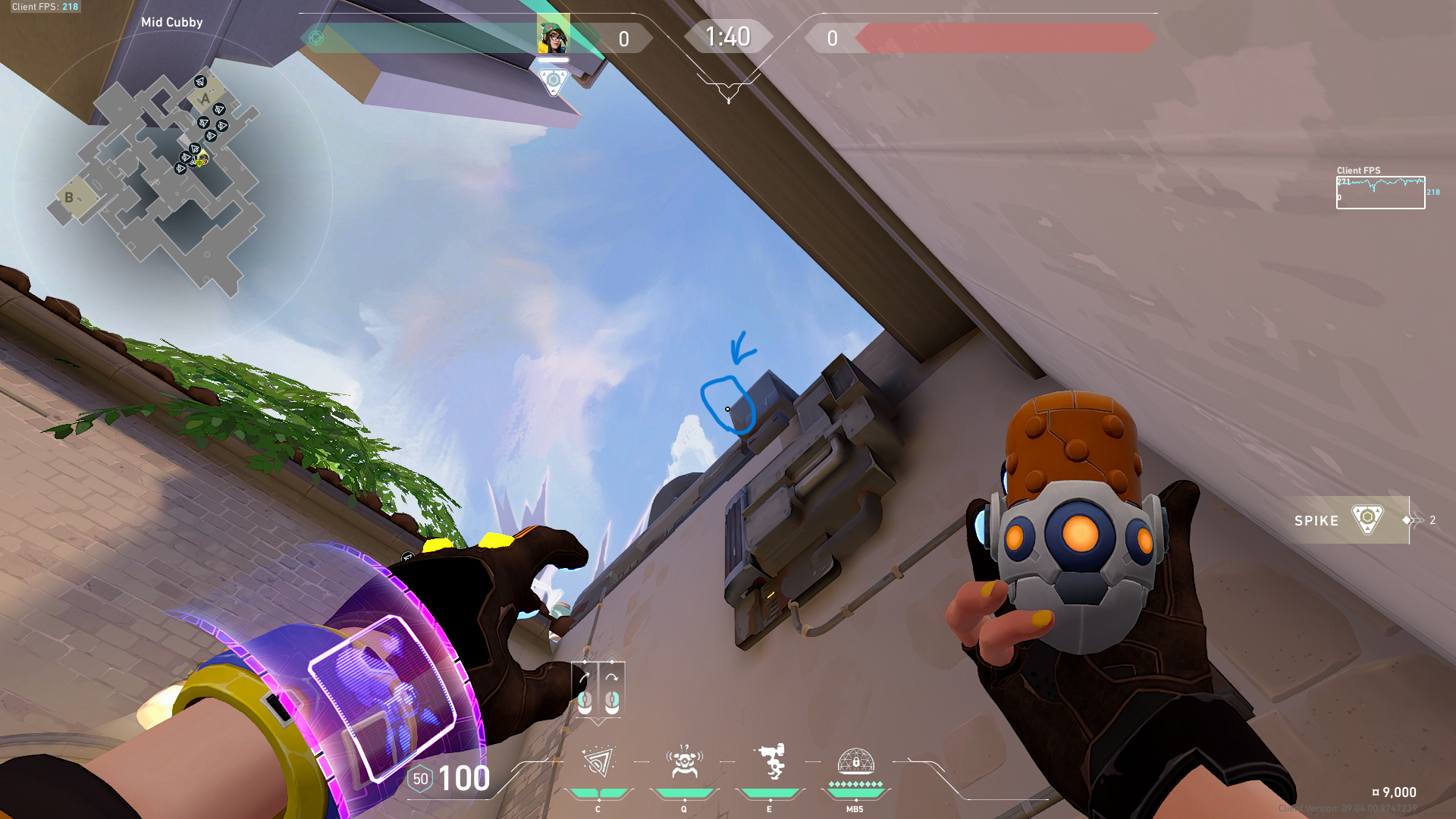Click the armor shield icon showing 50
Screen dimensions: 1456x819
422,777
